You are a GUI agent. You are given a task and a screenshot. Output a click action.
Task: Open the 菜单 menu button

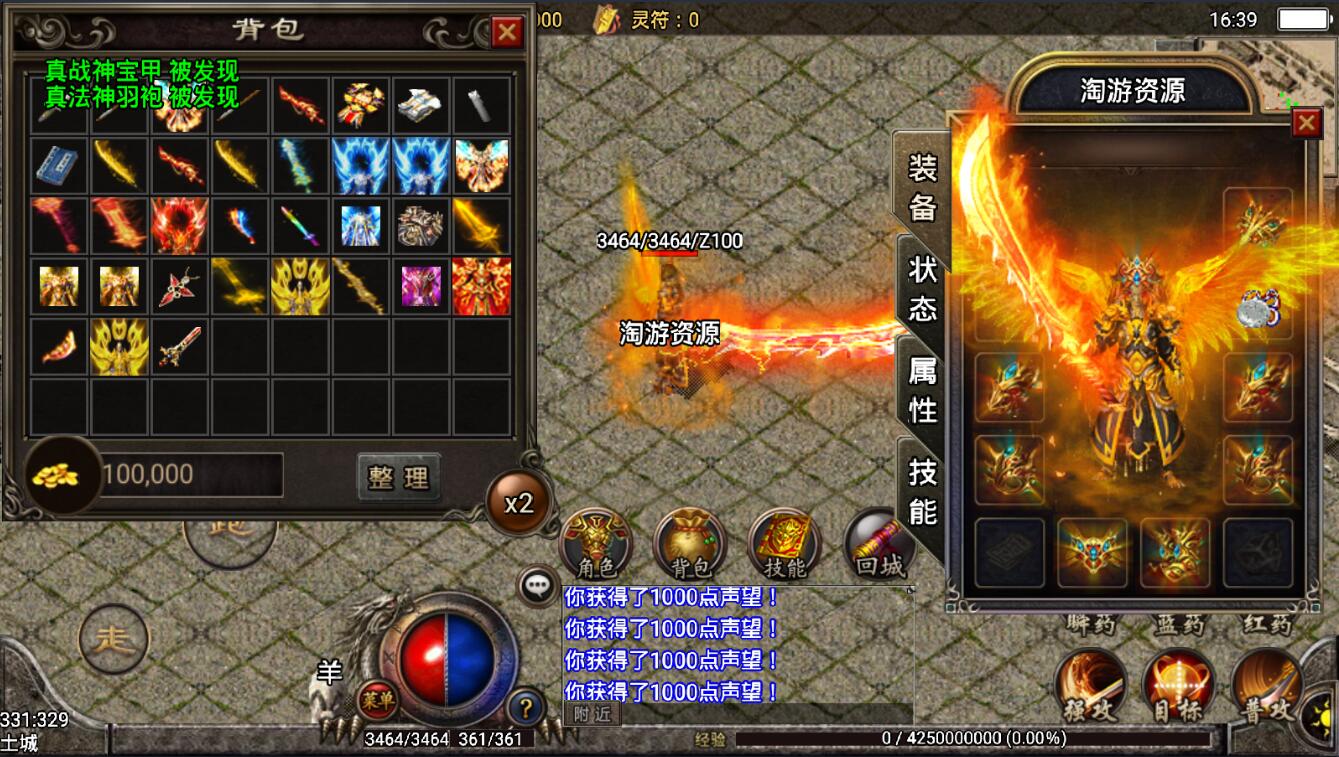(x=378, y=699)
